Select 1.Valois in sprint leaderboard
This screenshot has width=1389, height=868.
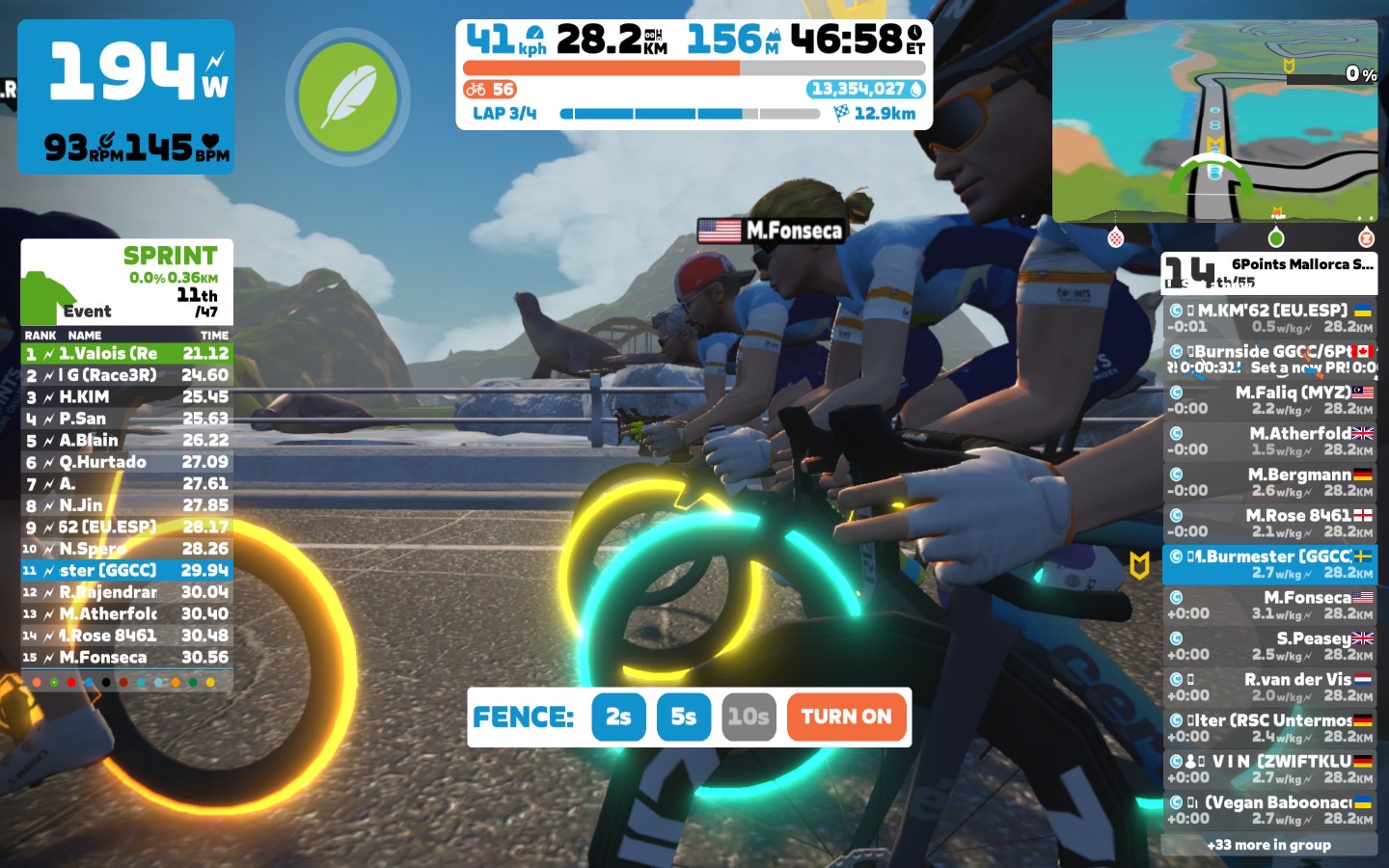[126, 354]
